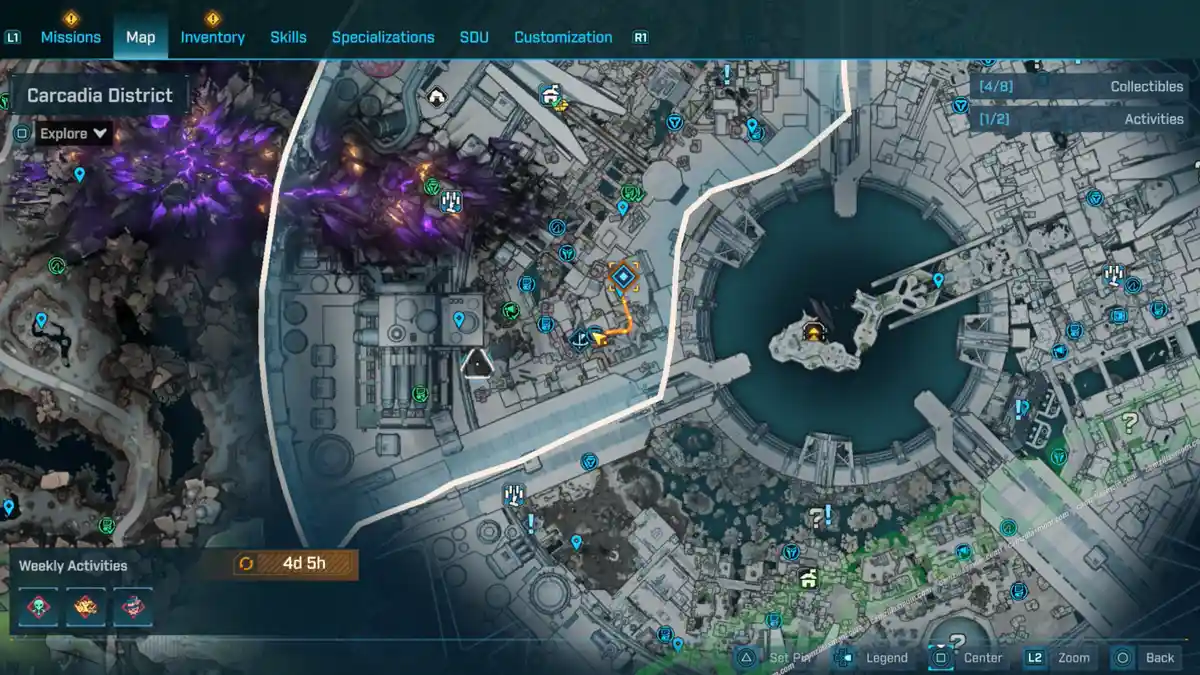
Task: Select the lake island orange marker
Action: 815,333
